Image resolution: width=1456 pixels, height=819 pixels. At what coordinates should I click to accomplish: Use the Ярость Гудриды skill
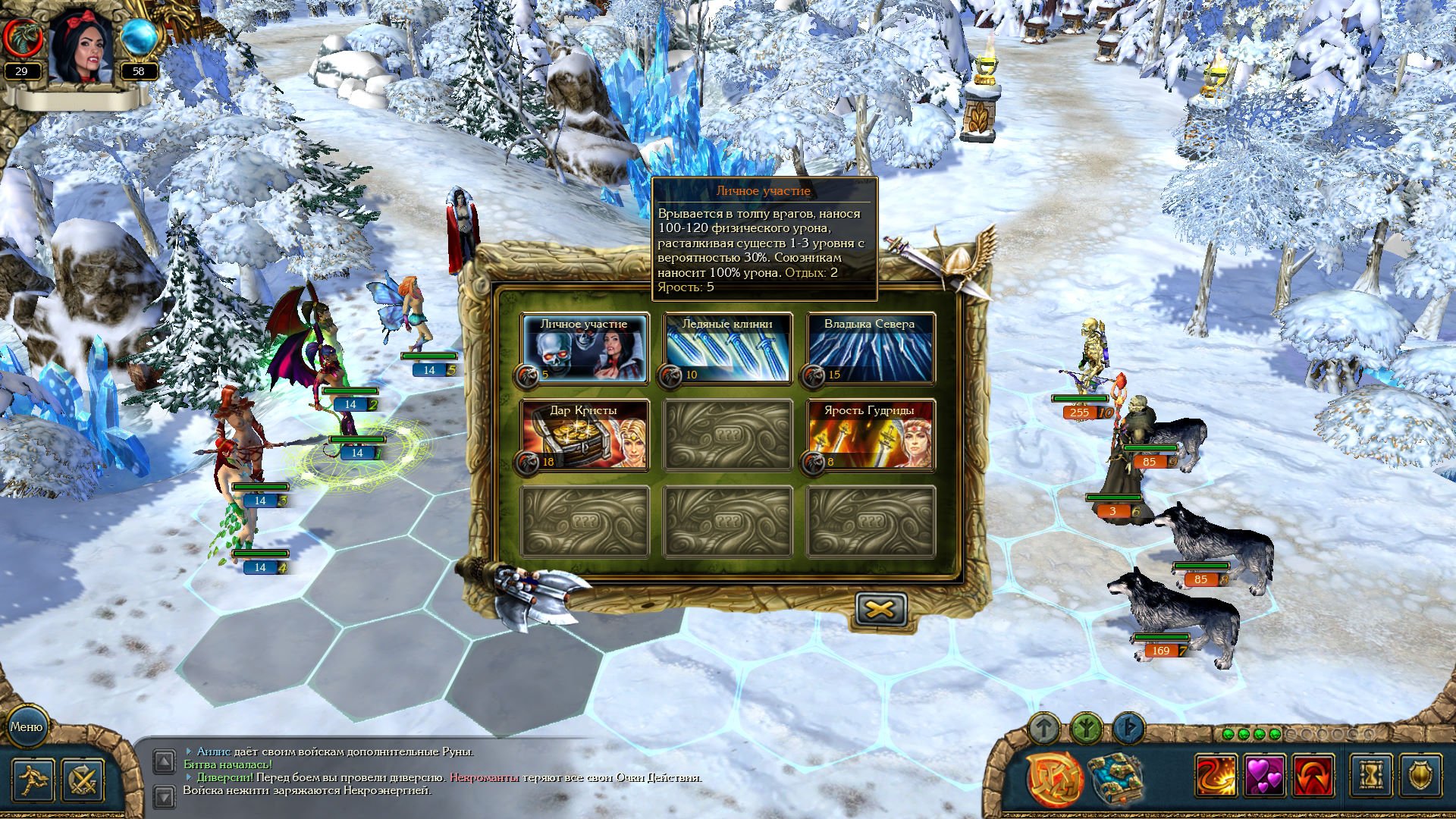(870, 436)
